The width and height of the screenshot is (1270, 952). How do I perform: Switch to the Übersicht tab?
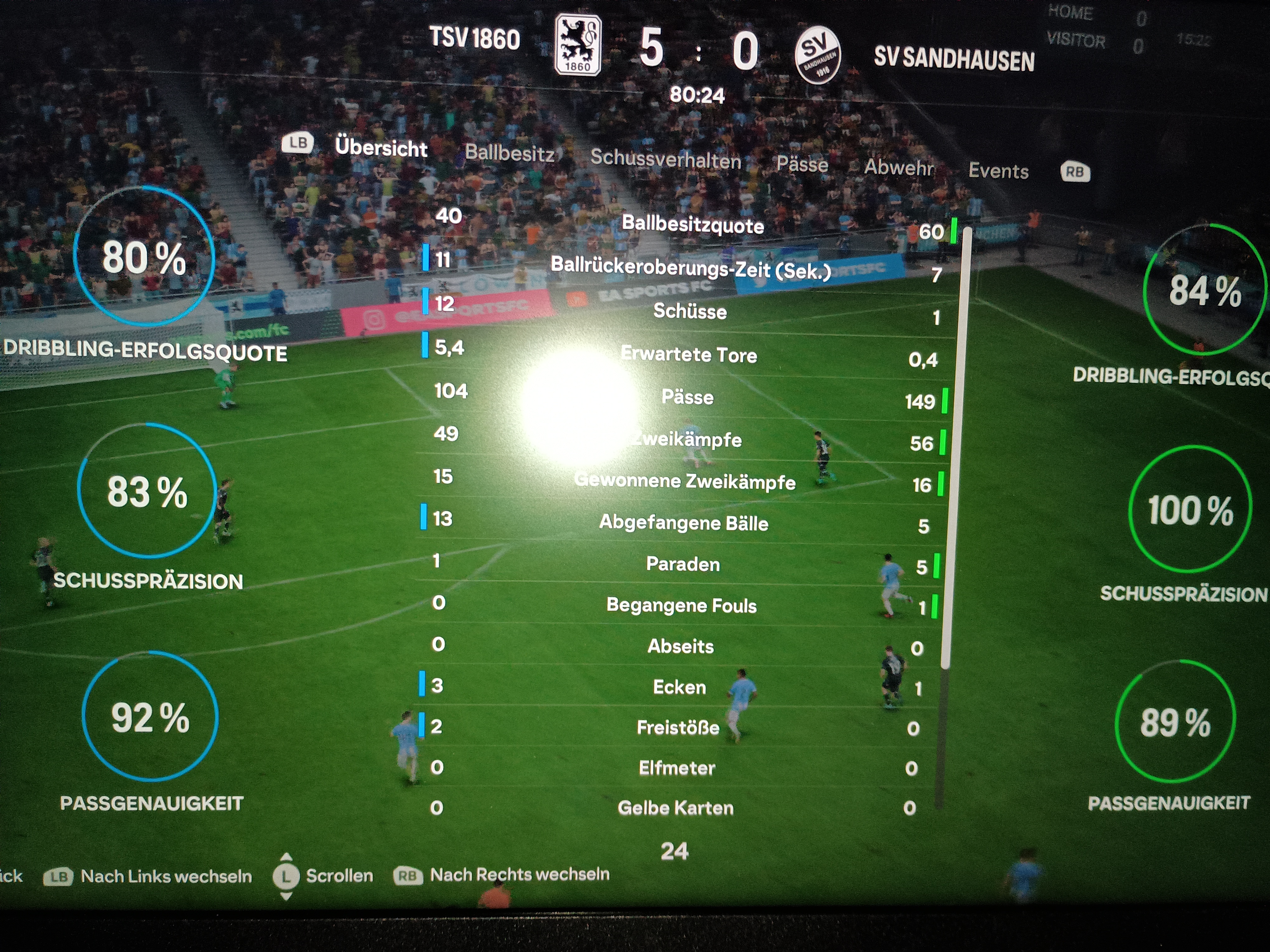tap(381, 147)
